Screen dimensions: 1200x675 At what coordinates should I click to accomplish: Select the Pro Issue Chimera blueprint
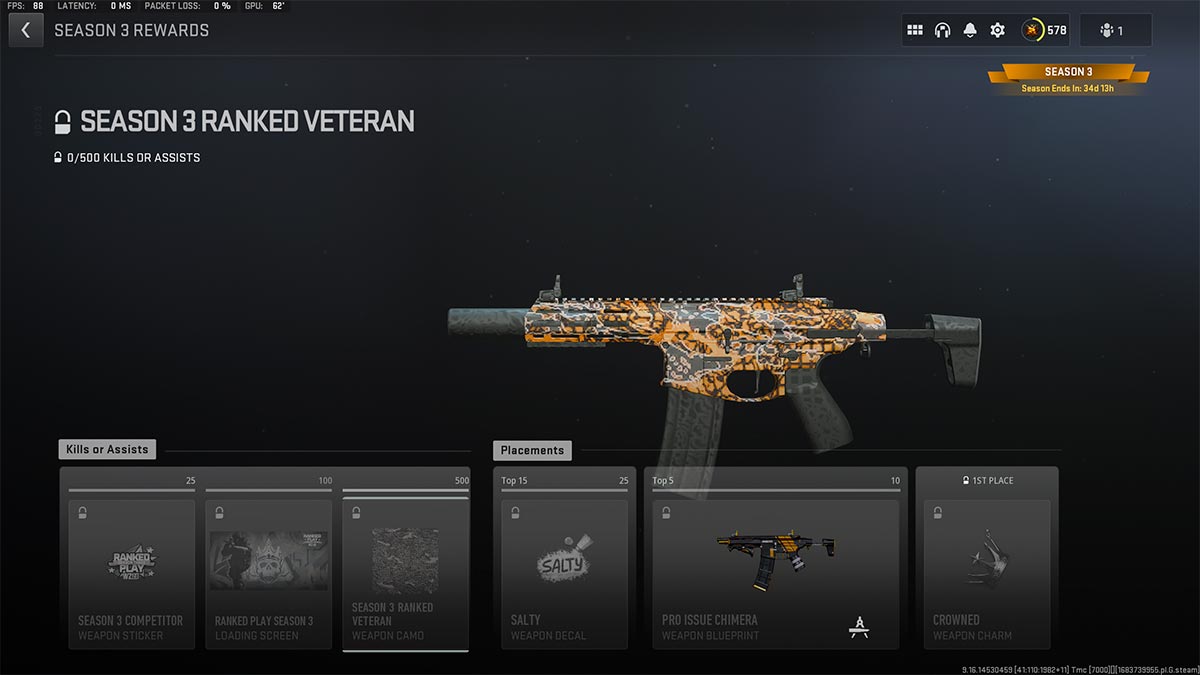coord(775,573)
